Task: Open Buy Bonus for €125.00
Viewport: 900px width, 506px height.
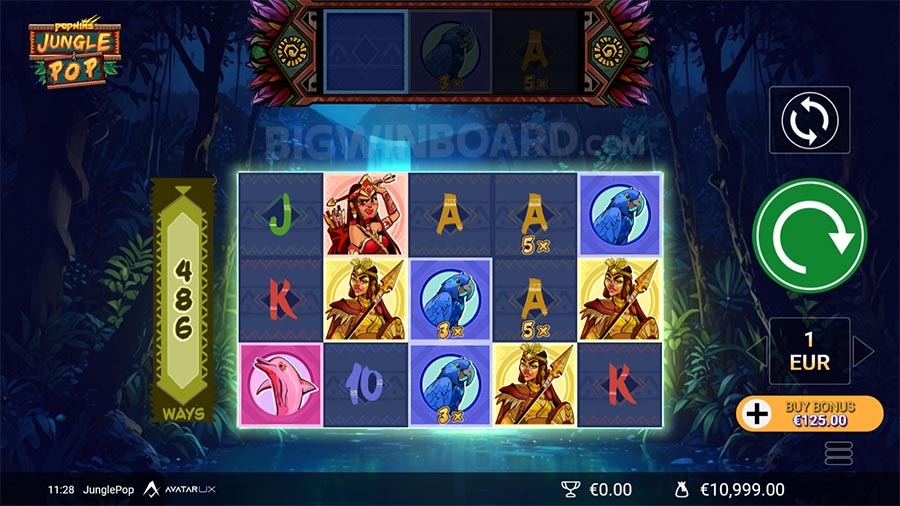Action: coord(809,413)
